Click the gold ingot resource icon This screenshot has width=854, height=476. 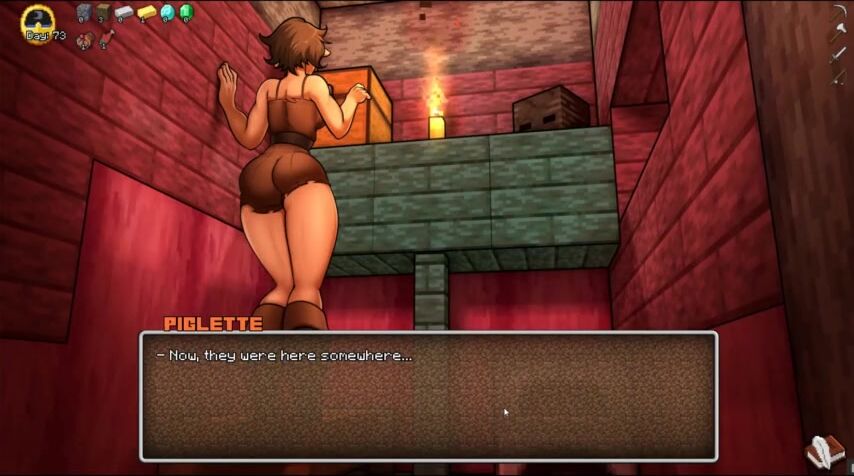pyautogui.click(x=146, y=12)
